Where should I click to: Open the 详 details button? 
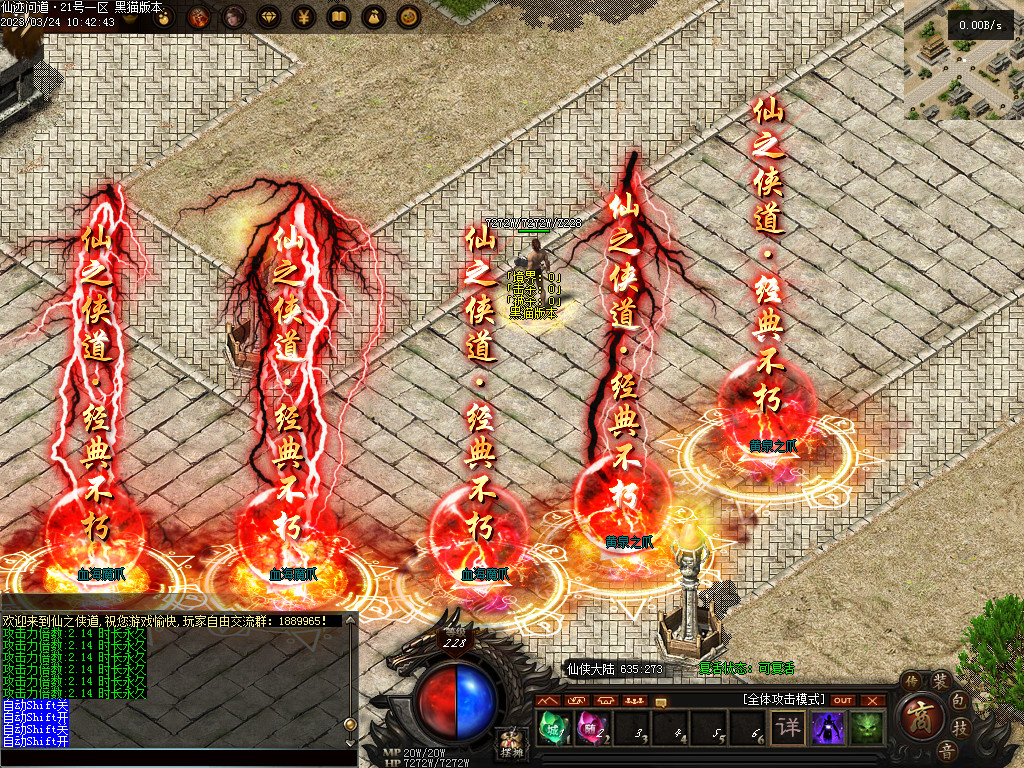click(x=788, y=727)
